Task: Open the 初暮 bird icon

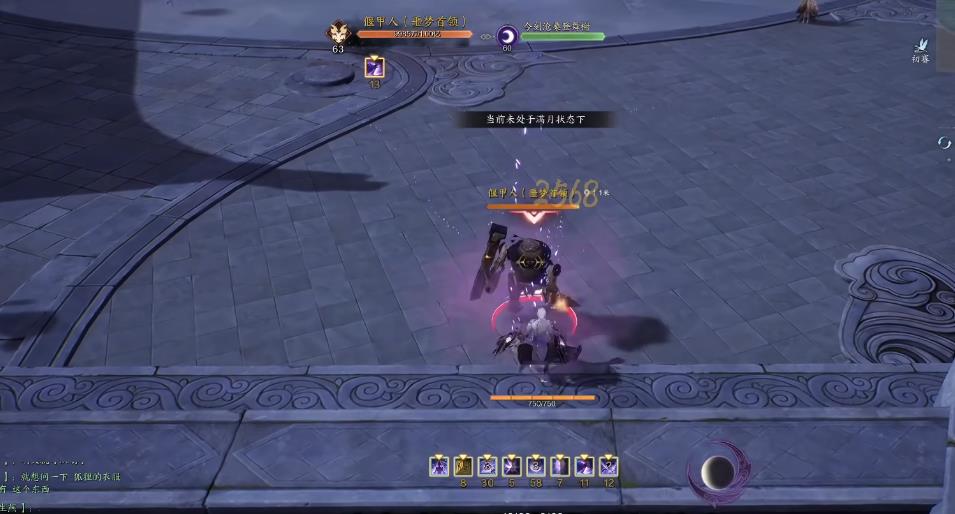Action: (920, 45)
